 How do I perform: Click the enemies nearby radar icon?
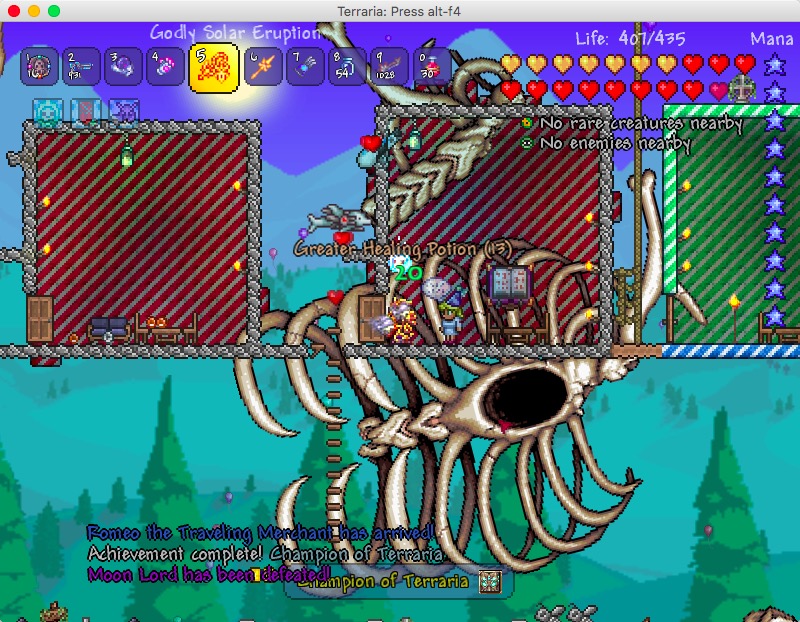click(527, 144)
